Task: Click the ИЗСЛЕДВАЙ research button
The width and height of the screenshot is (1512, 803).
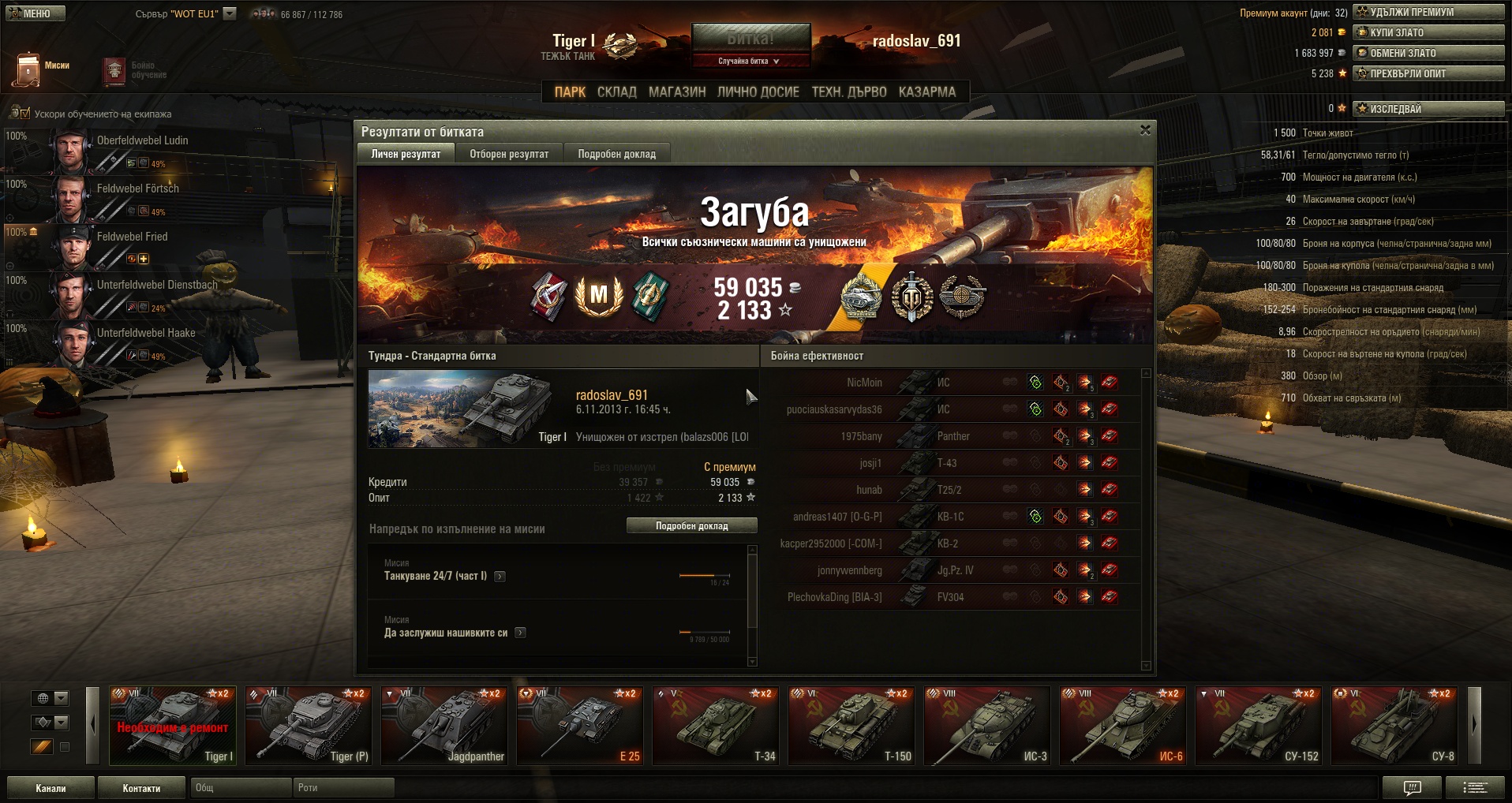Action: click(x=1428, y=109)
